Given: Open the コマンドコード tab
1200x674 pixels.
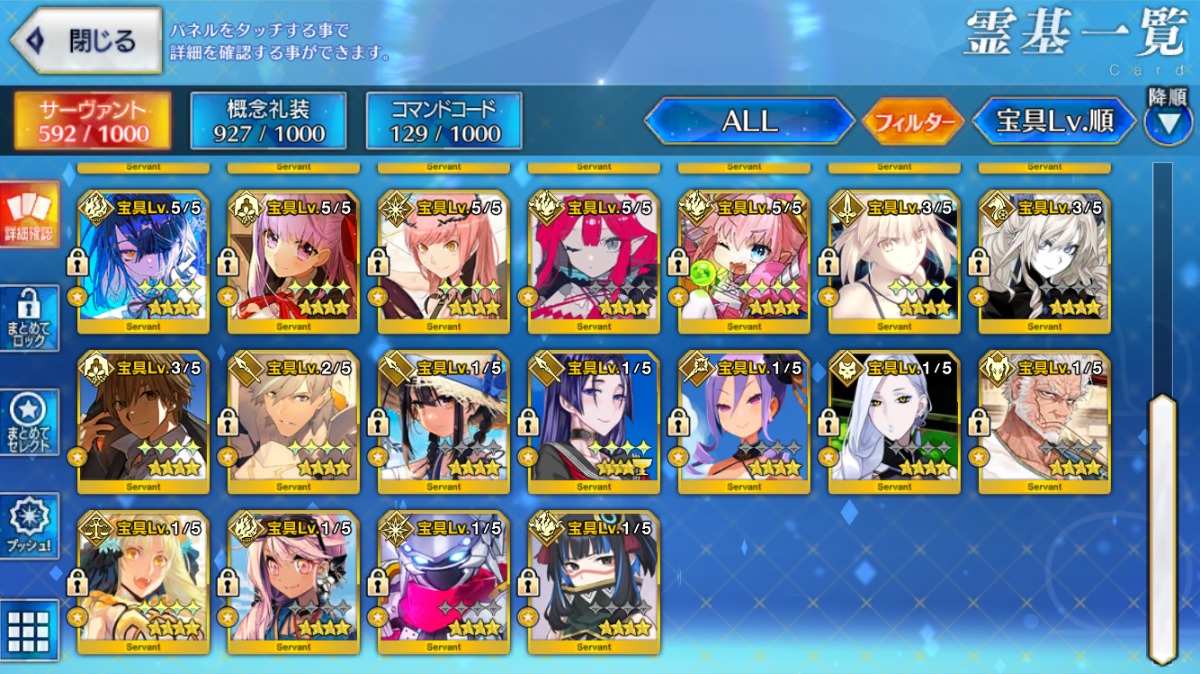Looking at the screenshot, I should coord(444,121).
